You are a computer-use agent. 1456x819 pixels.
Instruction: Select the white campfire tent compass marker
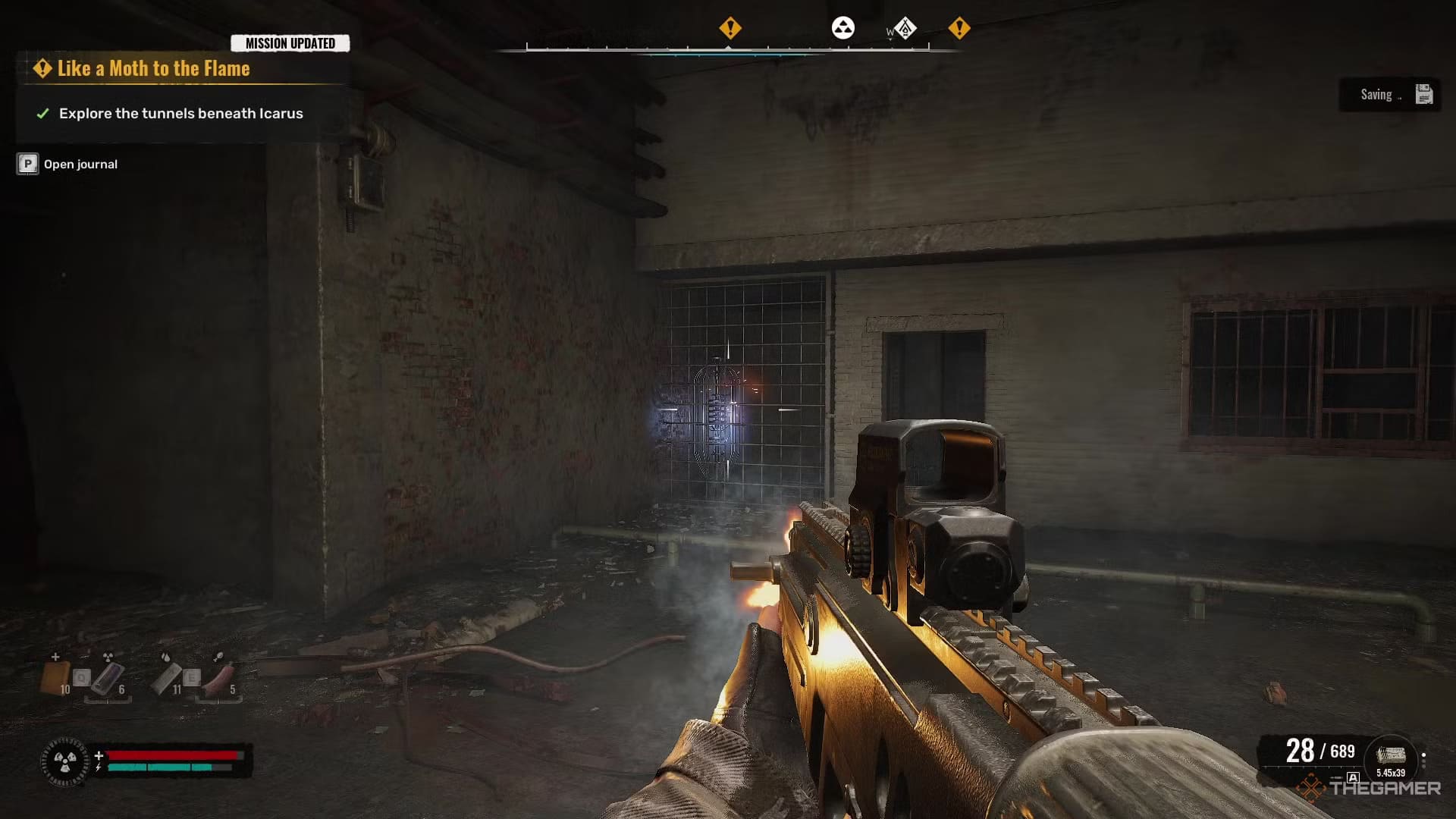pyautogui.click(x=905, y=29)
